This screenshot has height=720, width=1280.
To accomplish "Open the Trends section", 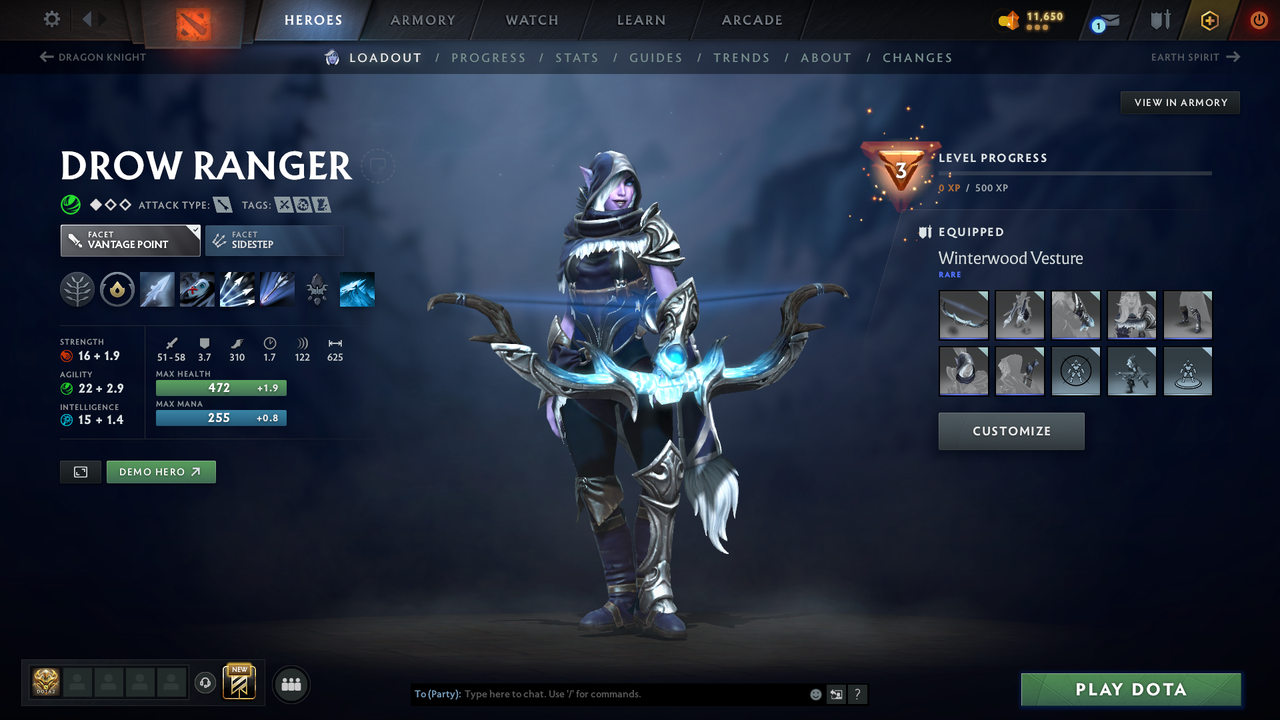I will point(741,58).
